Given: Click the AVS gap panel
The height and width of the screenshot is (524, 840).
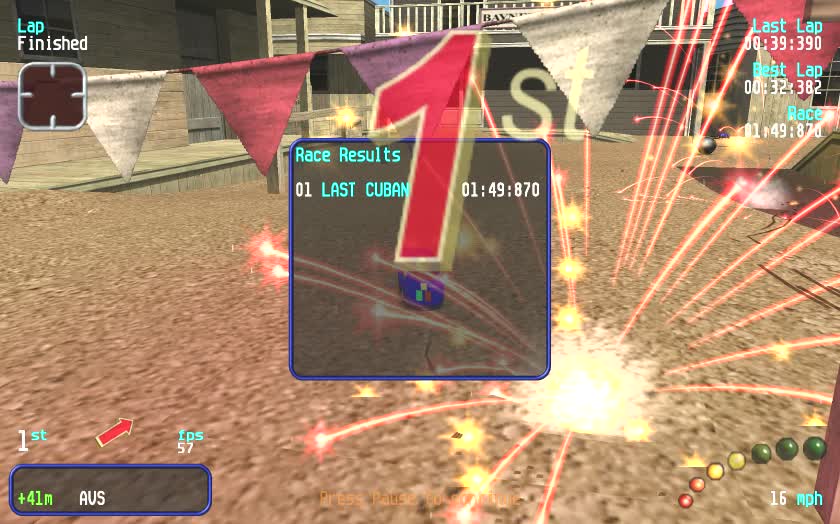Looking at the screenshot, I should (x=111, y=490).
